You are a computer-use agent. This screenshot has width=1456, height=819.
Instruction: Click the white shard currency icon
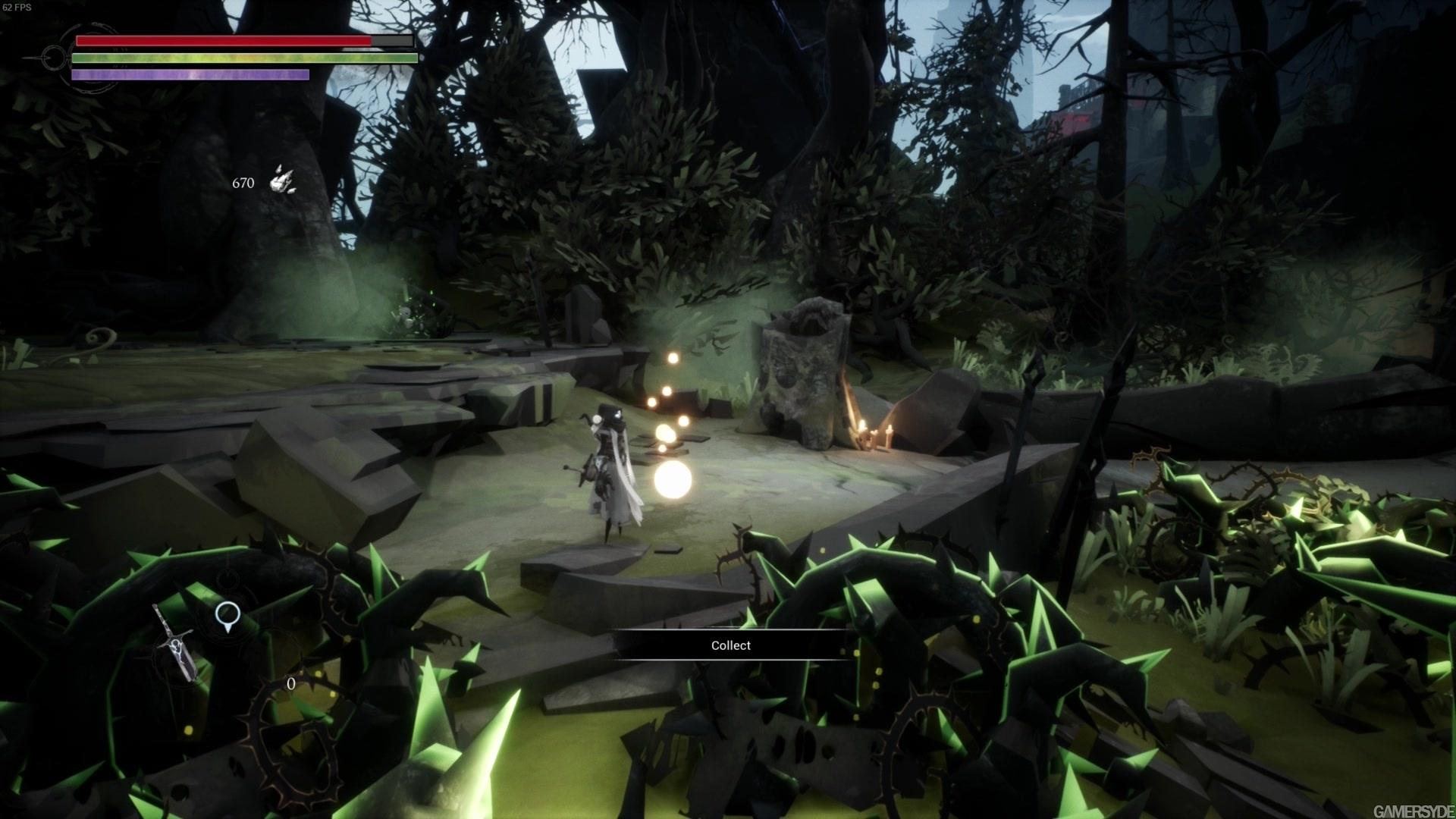283,180
